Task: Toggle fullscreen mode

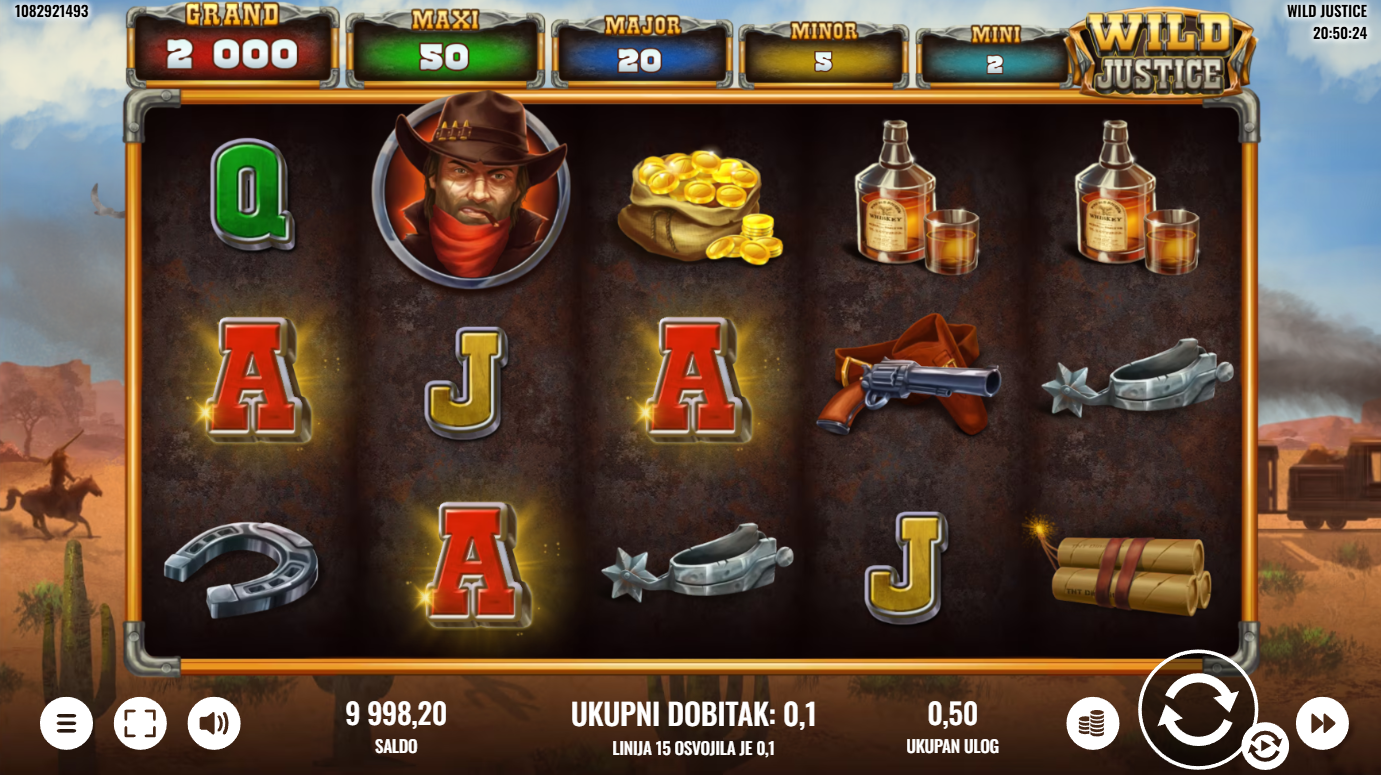Action: coord(140,723)
